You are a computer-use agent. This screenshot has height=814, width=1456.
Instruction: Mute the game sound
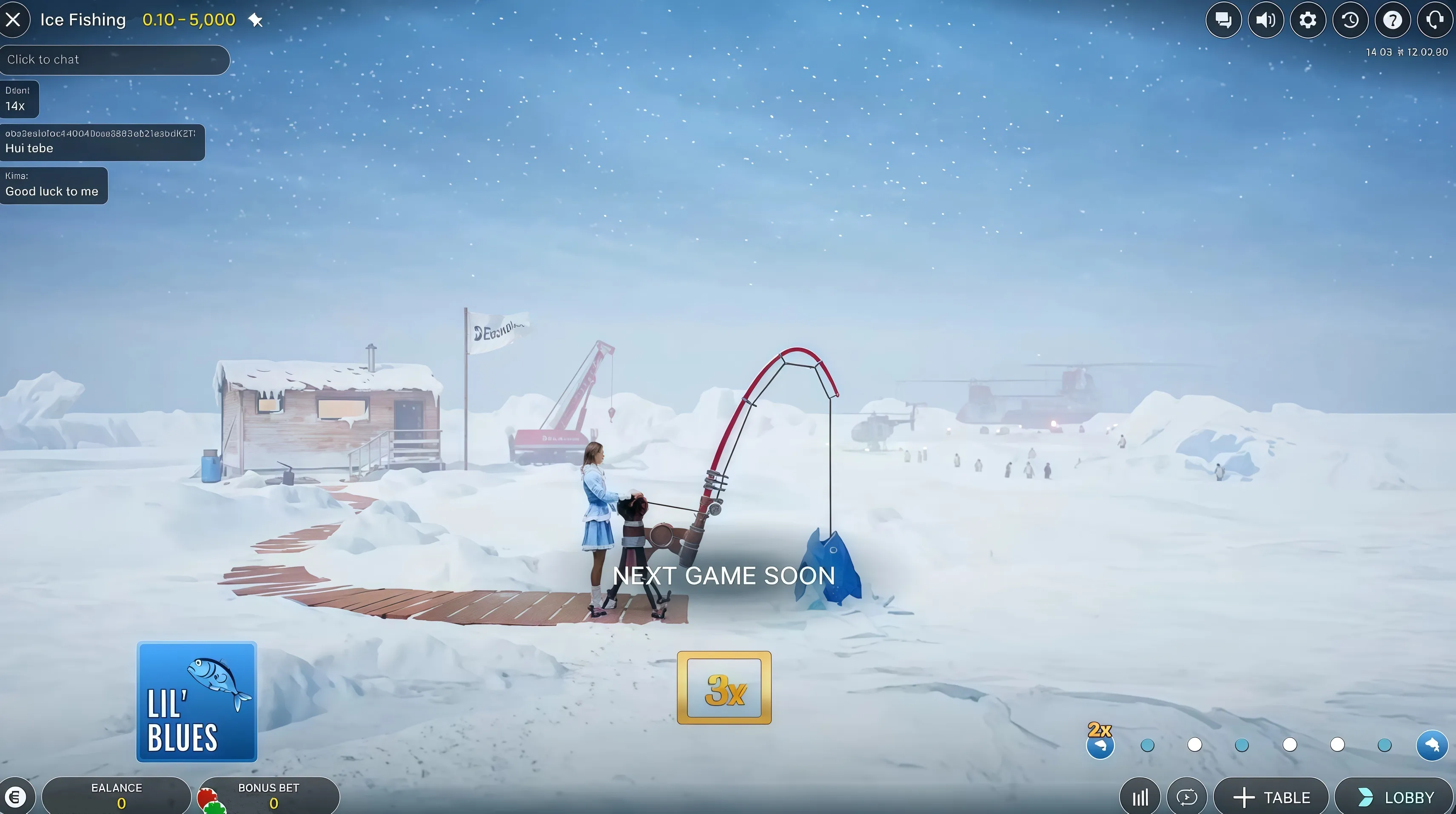tap(1265, 20)
